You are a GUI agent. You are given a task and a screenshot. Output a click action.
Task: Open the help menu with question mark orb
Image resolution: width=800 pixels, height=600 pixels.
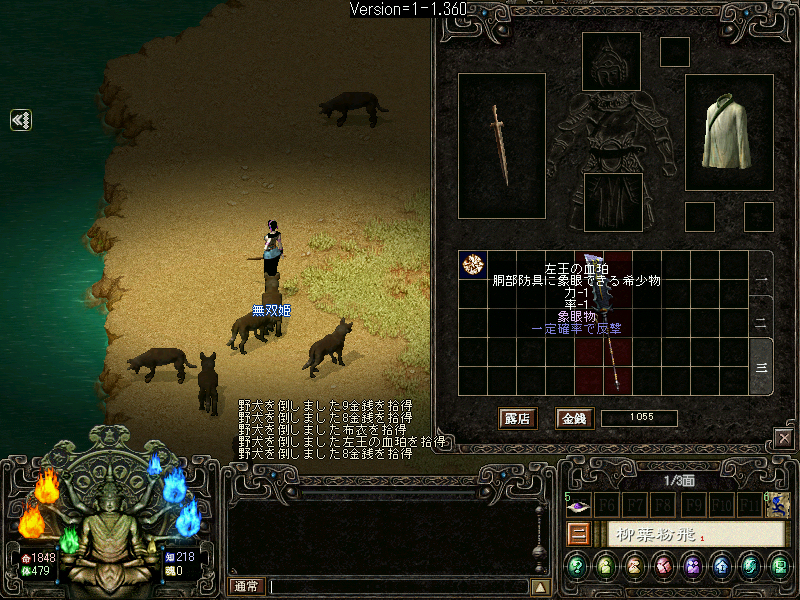[577, 567]
